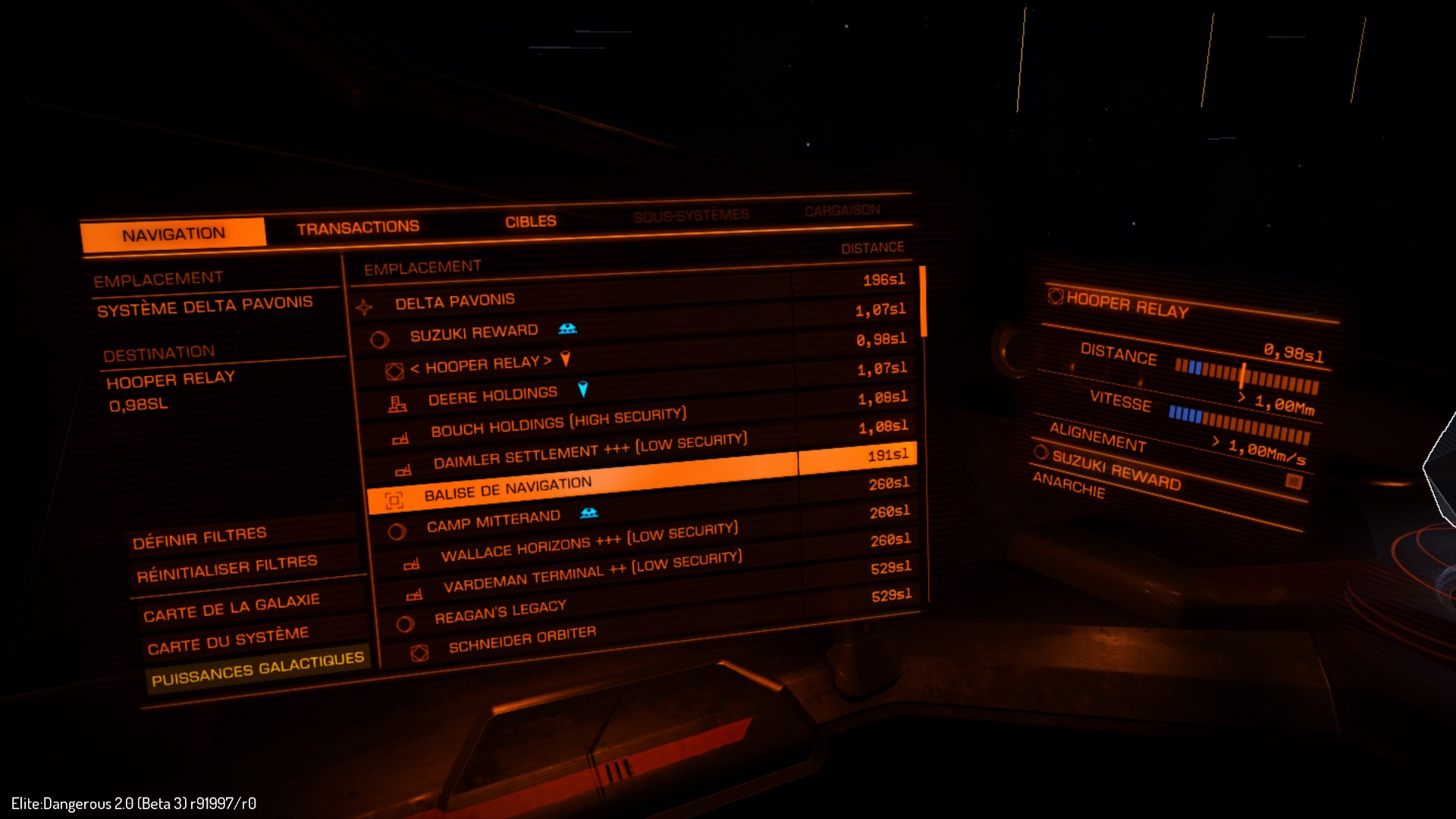Image resolution: width=1456 pixels, height=819 pixels.
Task: Choose Camp Mitterand in the list
Action: point(493,521)
